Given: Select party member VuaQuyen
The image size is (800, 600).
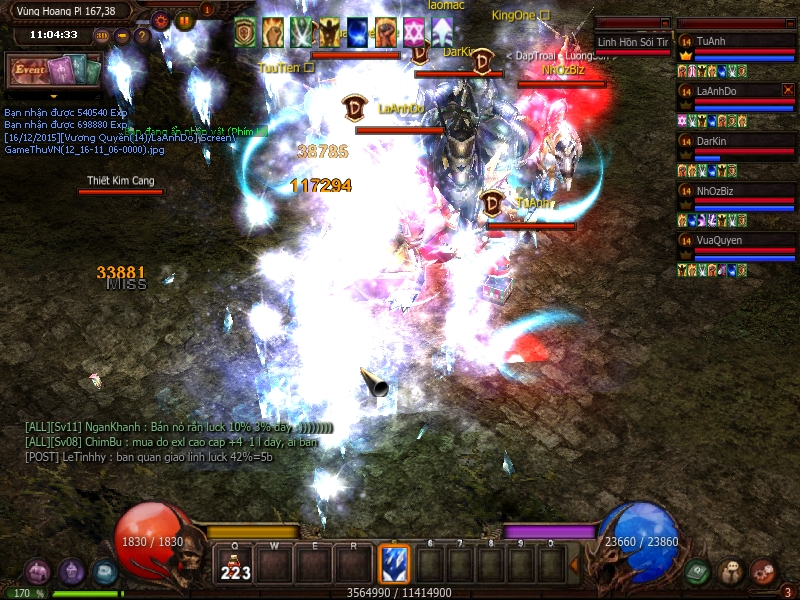Looking at the screenshot, I should (735, 241).
